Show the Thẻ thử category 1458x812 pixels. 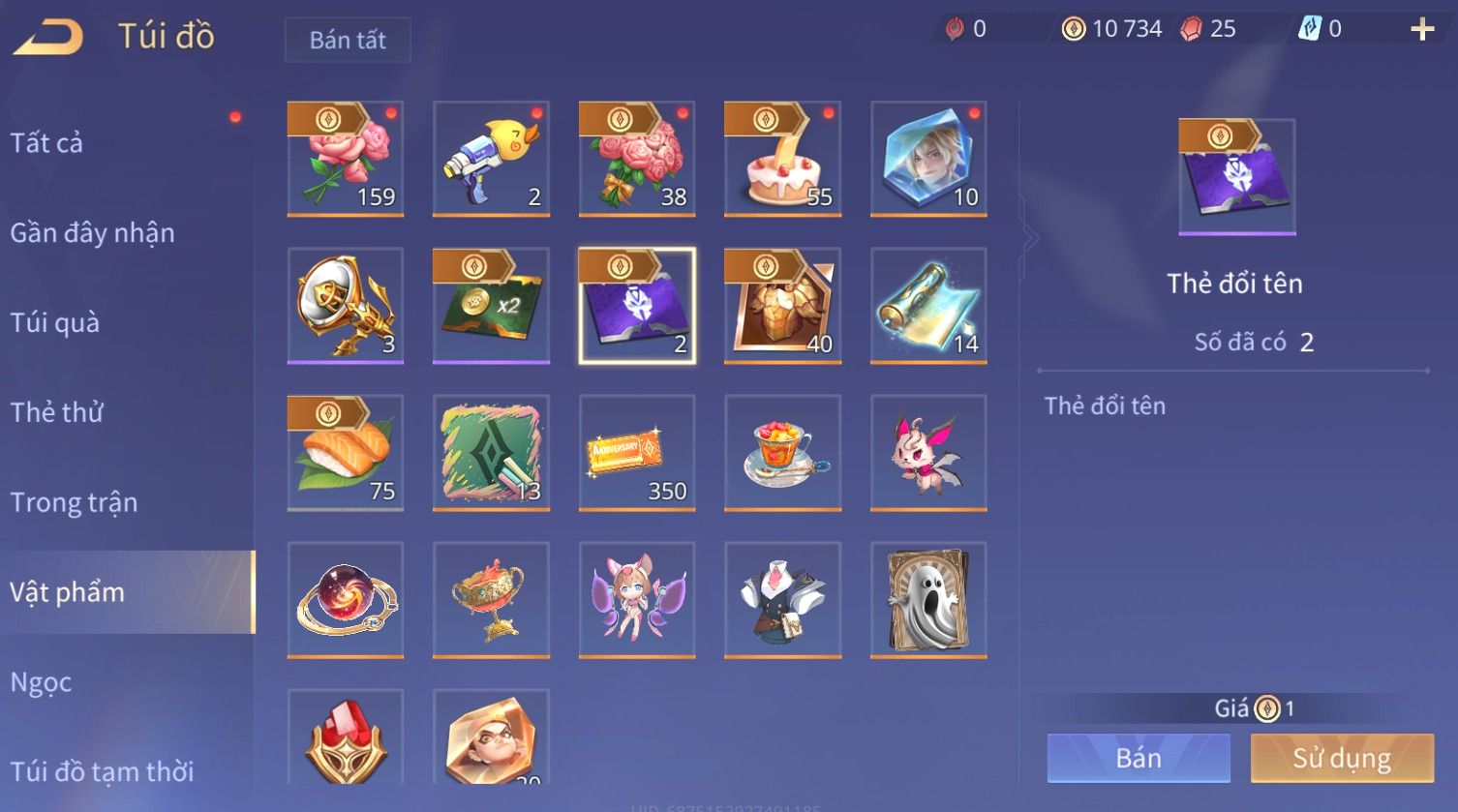coord(56,412)
